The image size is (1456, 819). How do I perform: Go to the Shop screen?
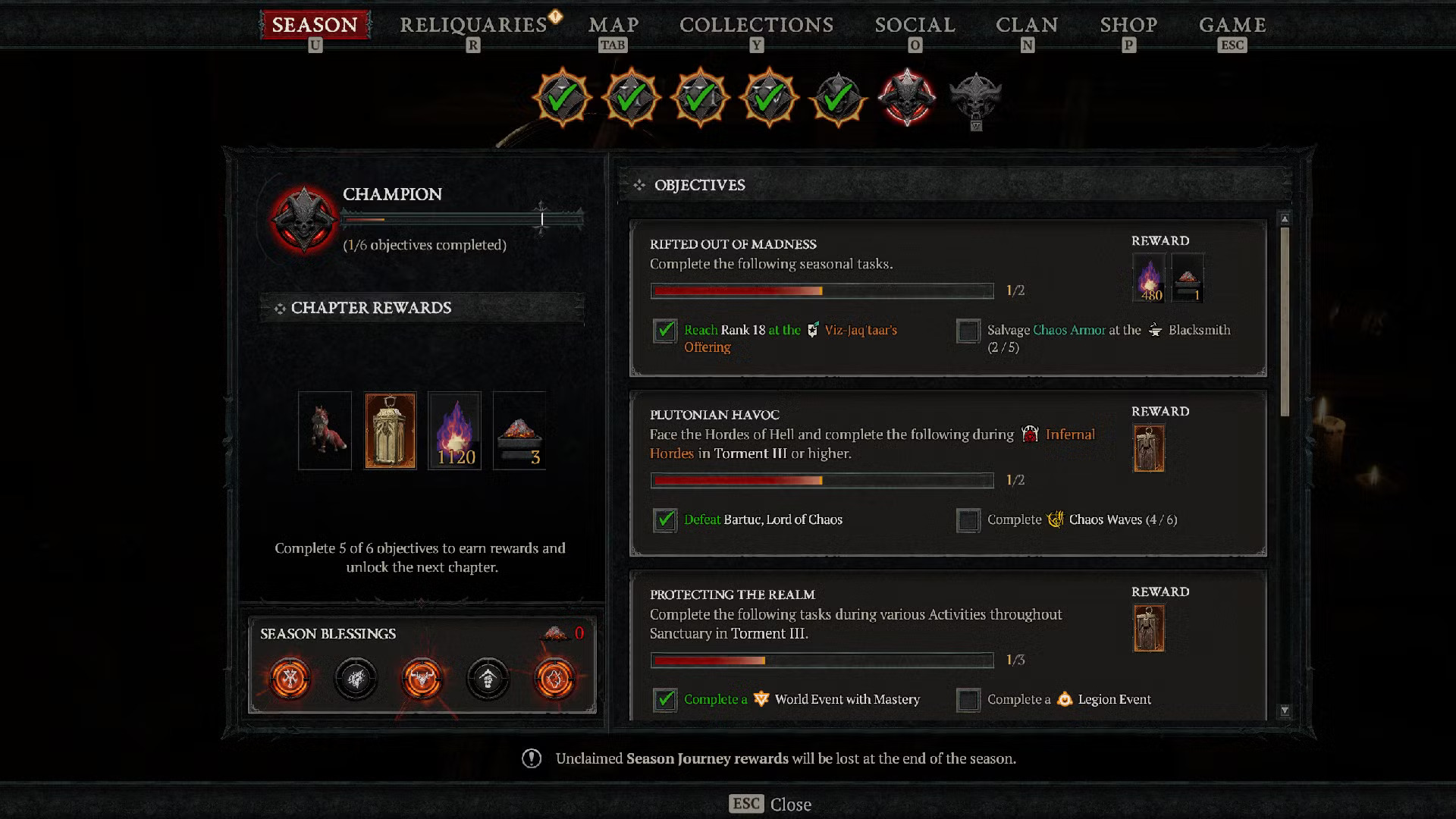pyautogui.click(x=1128, y=24)
